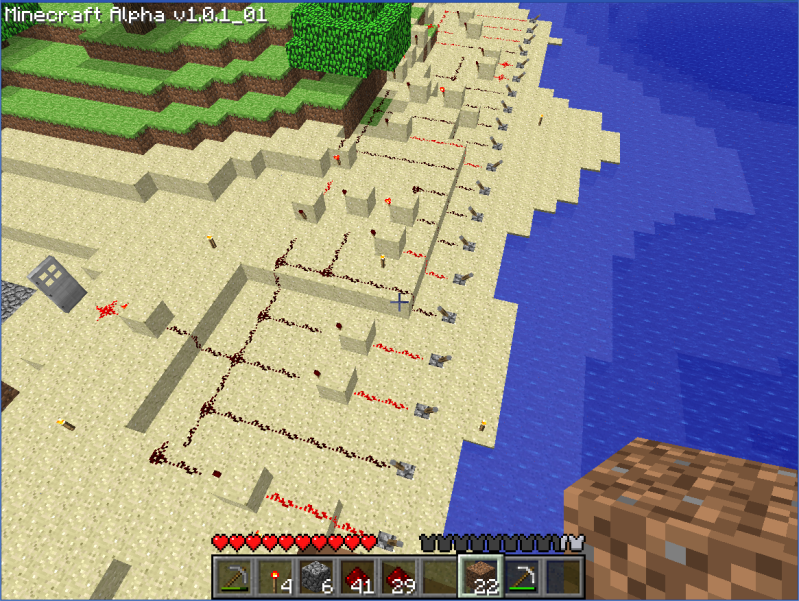
Task: Choose the cobblestone stack of 6
Action: point(315,577)
